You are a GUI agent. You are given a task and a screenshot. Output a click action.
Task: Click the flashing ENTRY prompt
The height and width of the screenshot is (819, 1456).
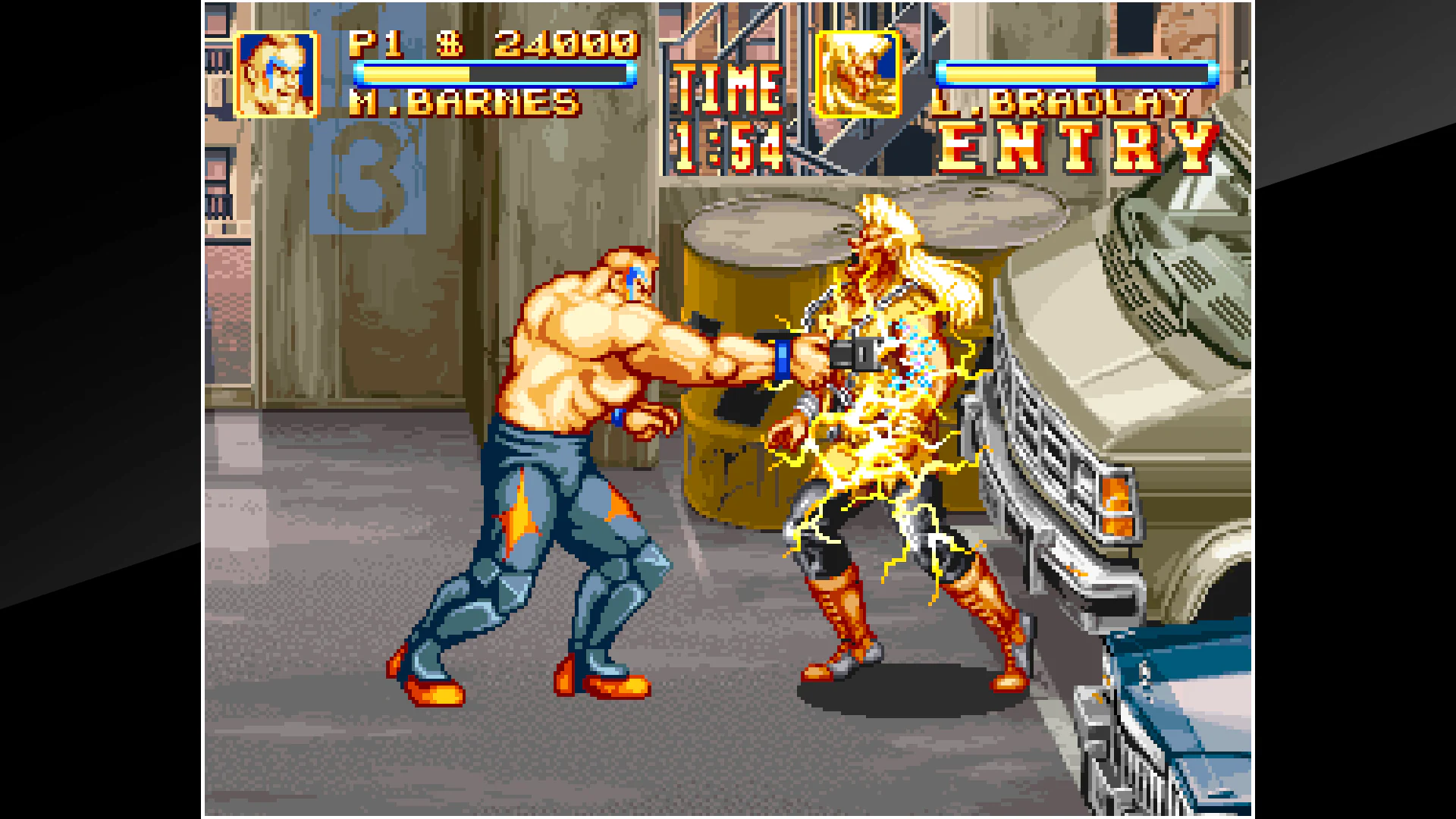pyautogui.click(x=1077, y=146)
